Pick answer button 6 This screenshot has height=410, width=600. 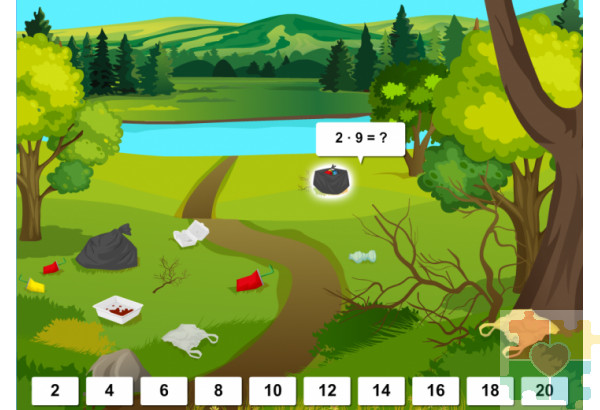coord(164,391)
